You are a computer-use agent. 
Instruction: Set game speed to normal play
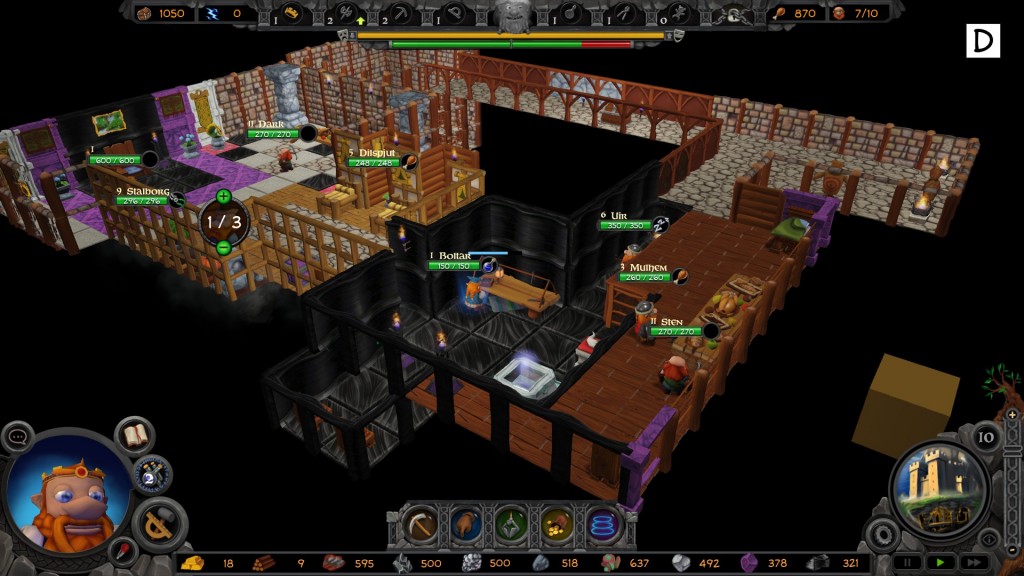click(940, 562)
